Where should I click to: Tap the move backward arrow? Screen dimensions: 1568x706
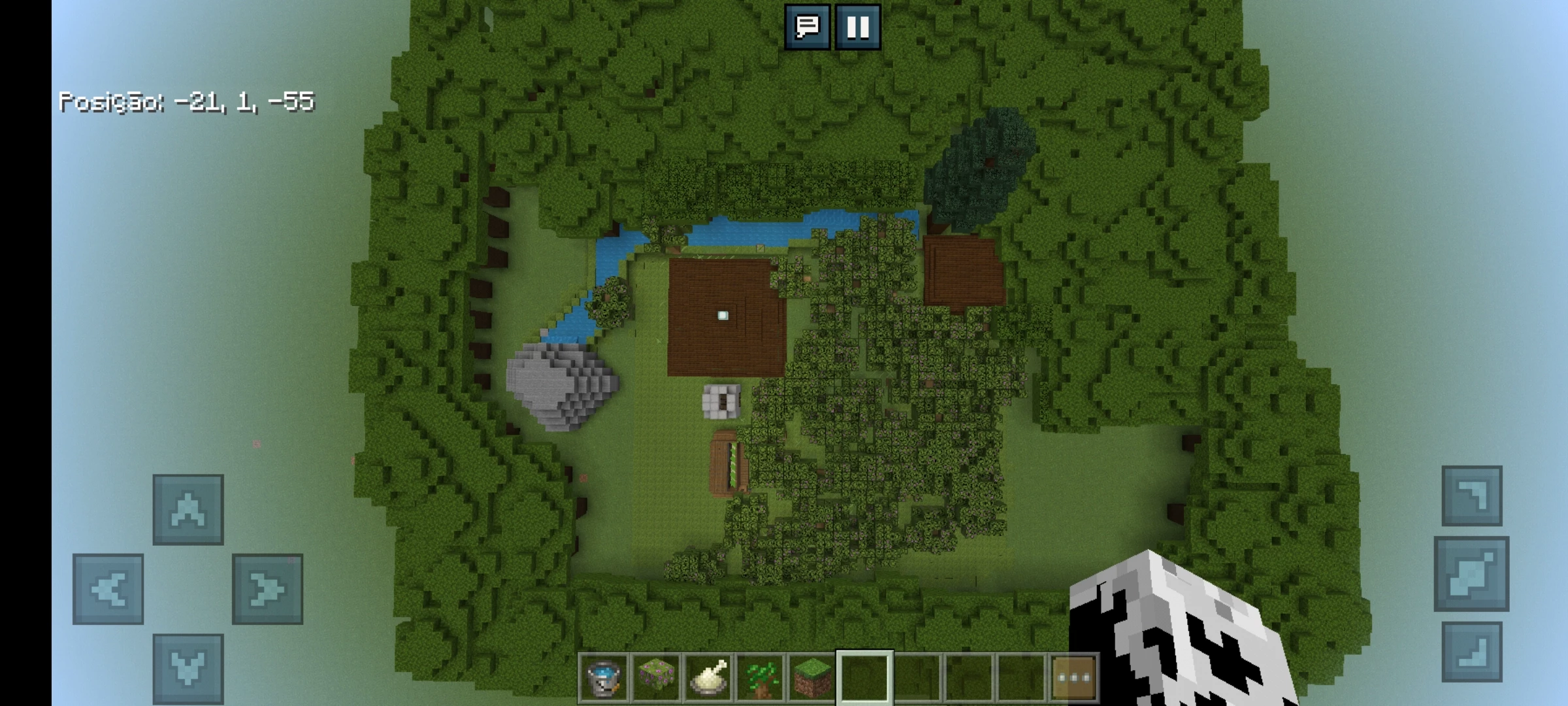[x=188, y=668]
